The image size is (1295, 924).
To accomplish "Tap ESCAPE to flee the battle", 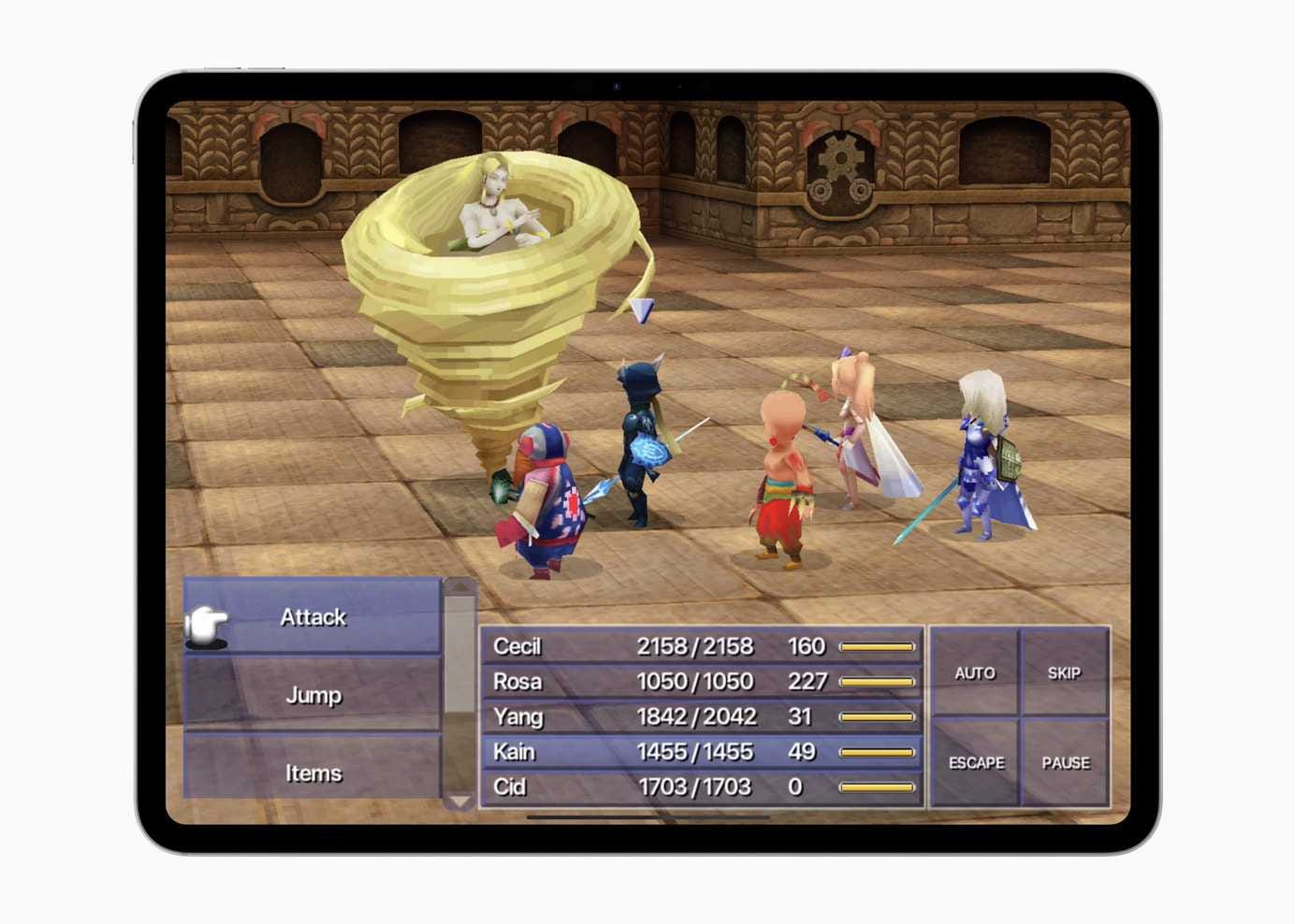I will coord(979,762).
